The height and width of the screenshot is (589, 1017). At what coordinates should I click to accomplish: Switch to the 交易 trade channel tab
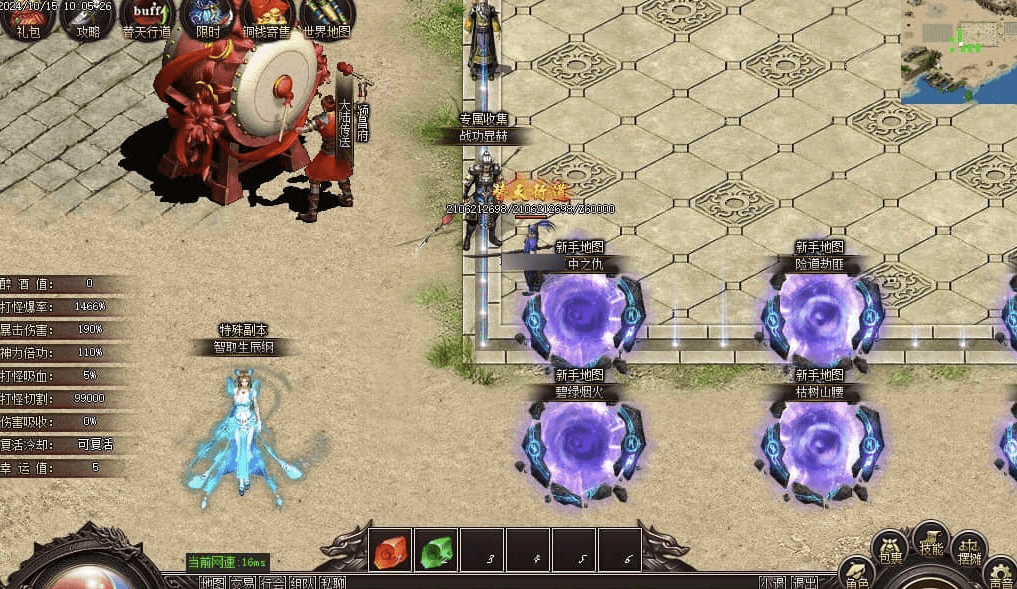pyautogui.click(x=242, y=582)
